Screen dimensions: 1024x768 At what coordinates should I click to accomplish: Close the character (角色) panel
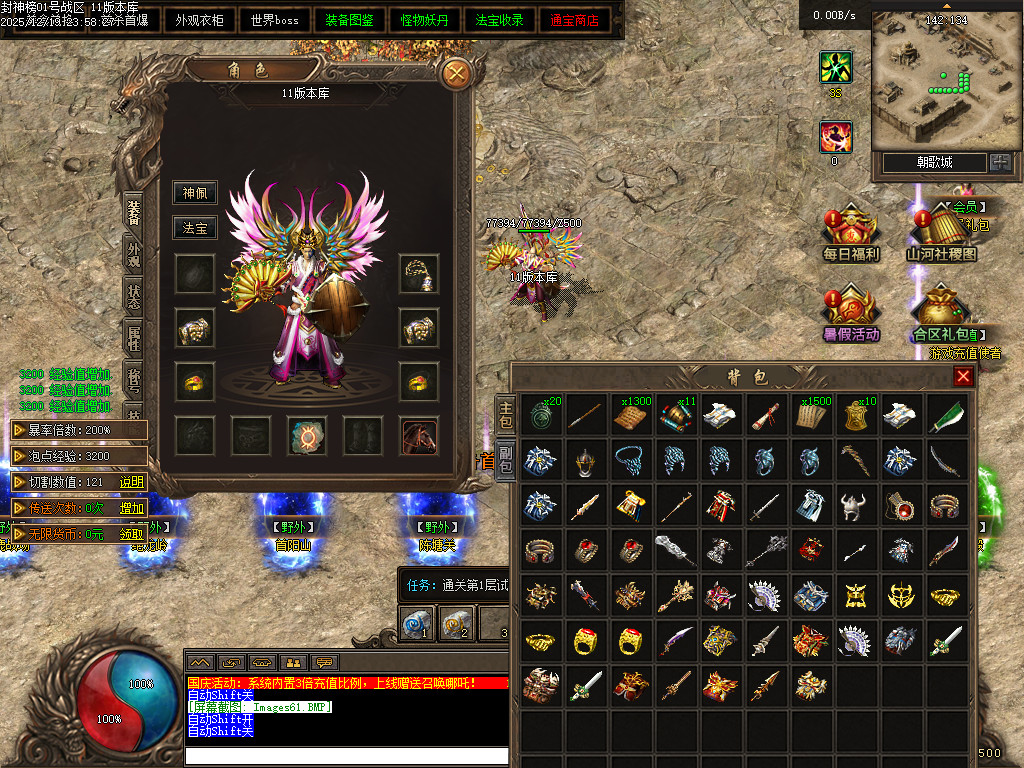click(457, 73)
